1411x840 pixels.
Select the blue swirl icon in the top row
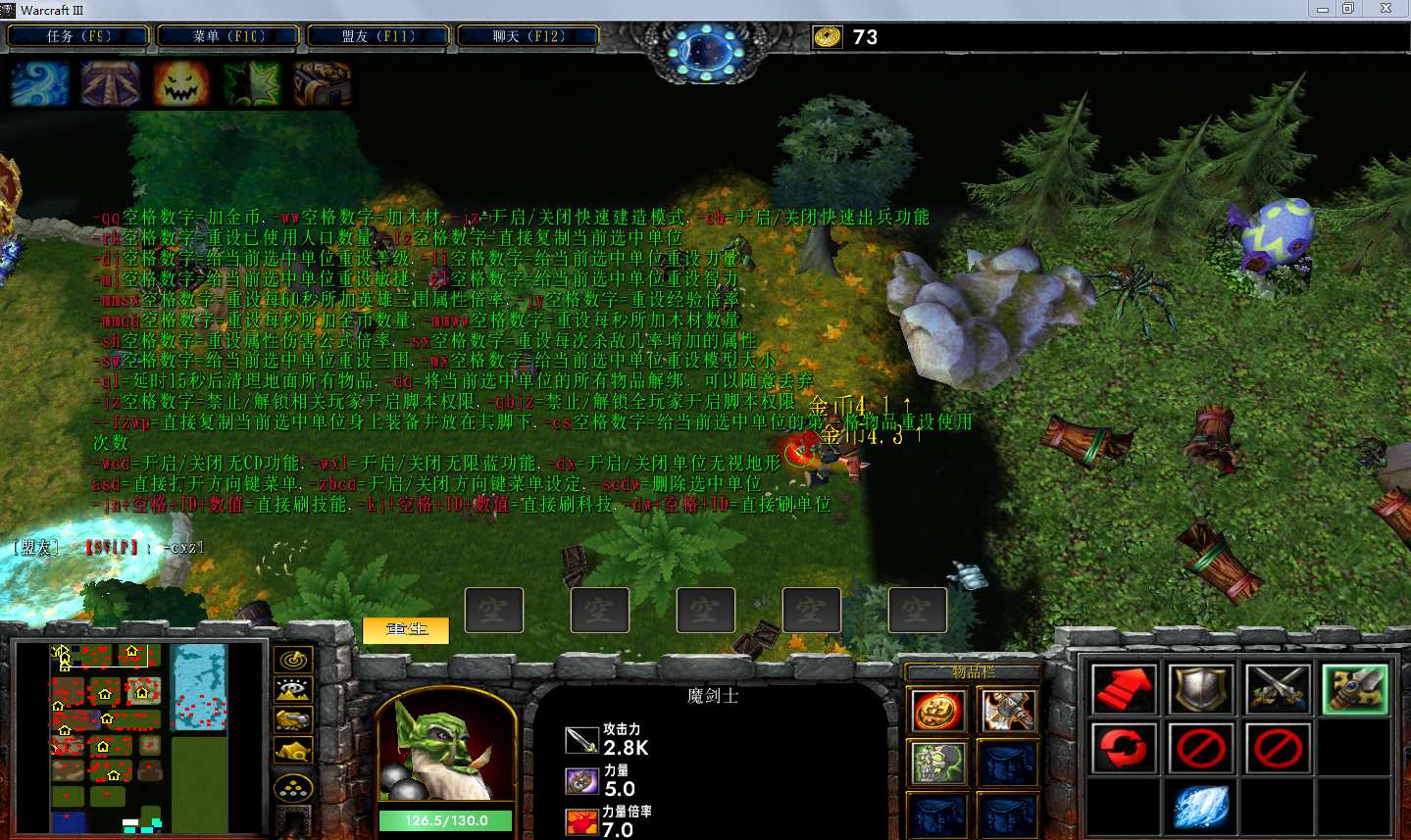tap(40, 84)
